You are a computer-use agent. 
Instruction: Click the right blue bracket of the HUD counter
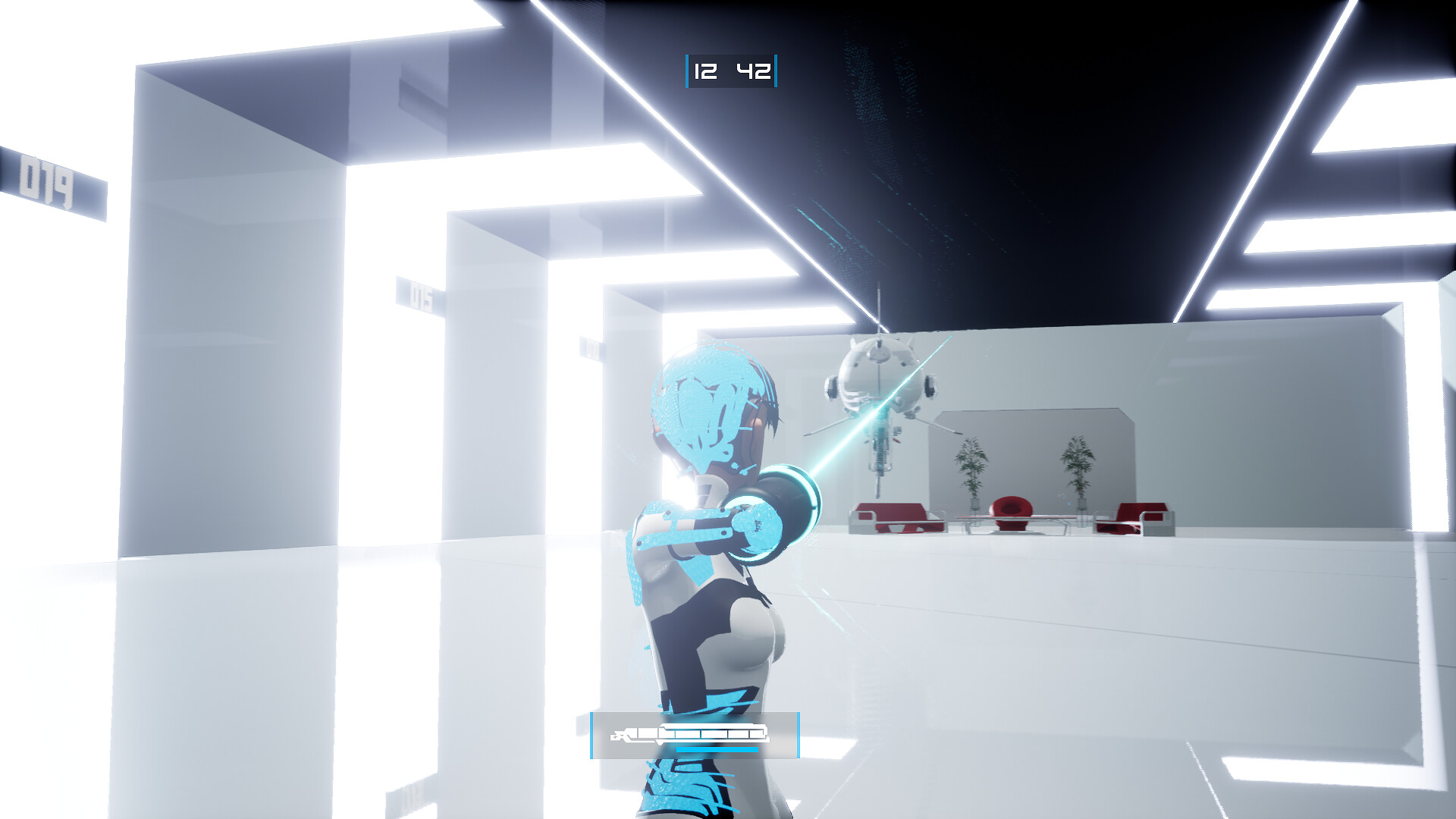click(774, 72)
